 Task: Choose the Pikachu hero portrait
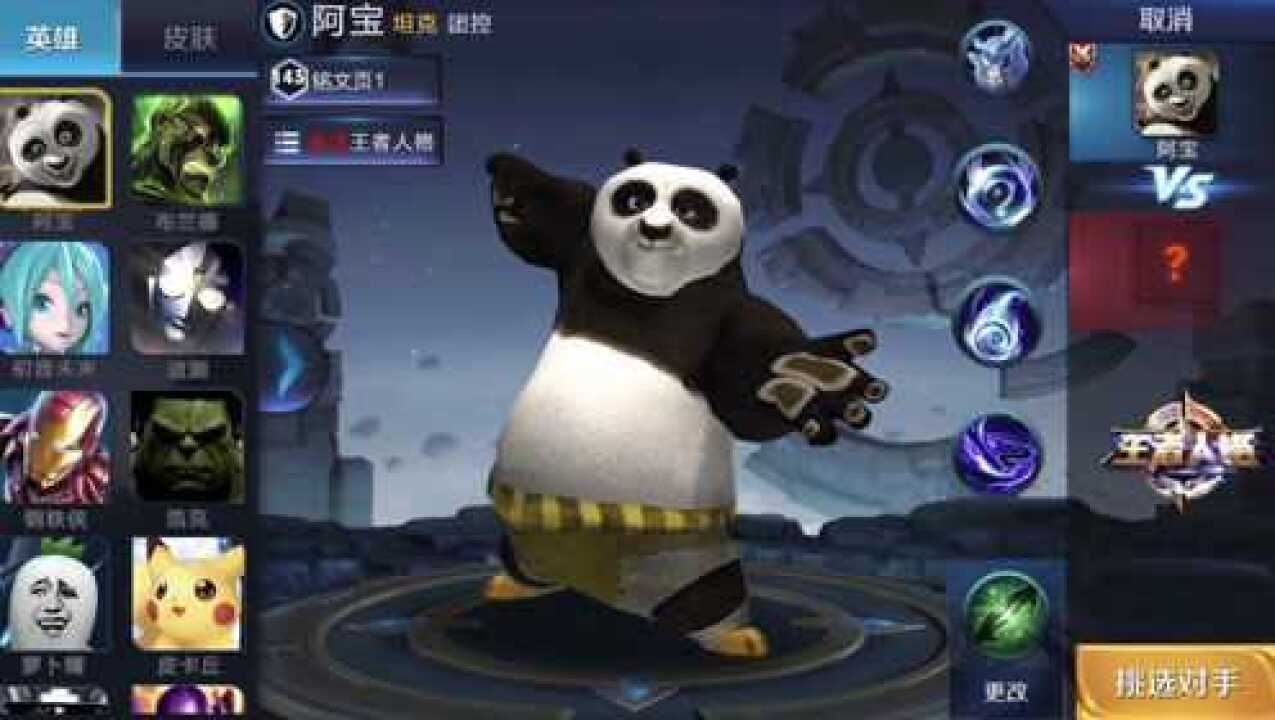187,595
